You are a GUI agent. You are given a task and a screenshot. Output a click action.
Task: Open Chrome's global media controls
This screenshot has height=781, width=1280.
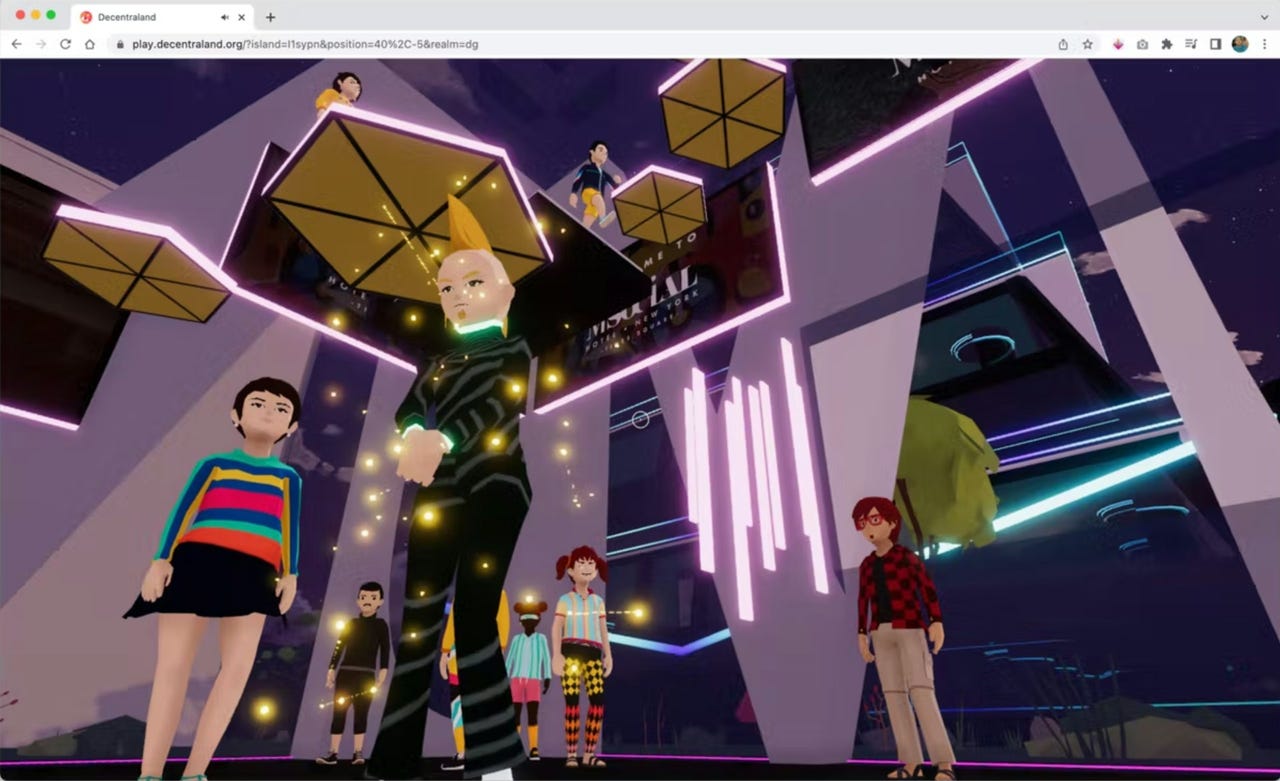tap(1192, 44)
